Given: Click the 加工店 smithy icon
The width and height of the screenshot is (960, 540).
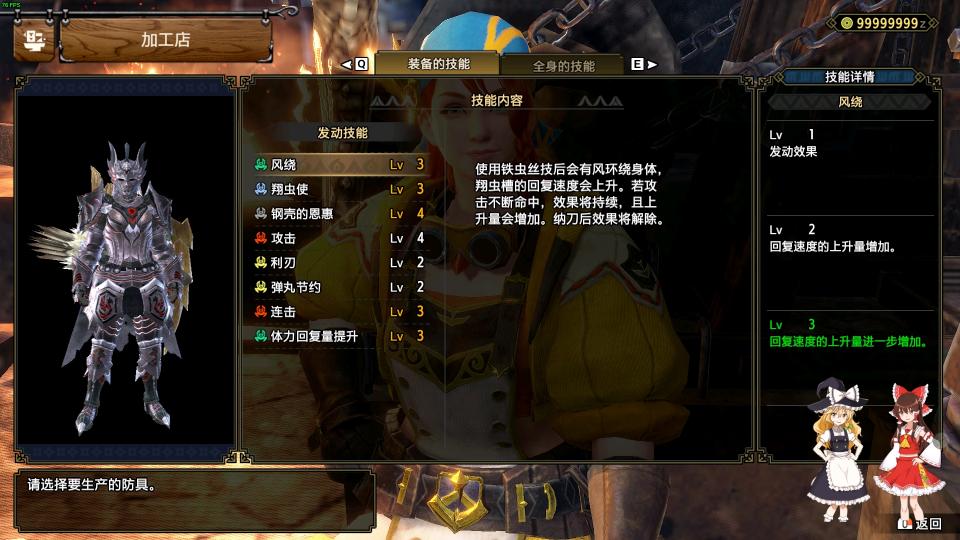Looking at the screenshot, I should coord(34,41).
